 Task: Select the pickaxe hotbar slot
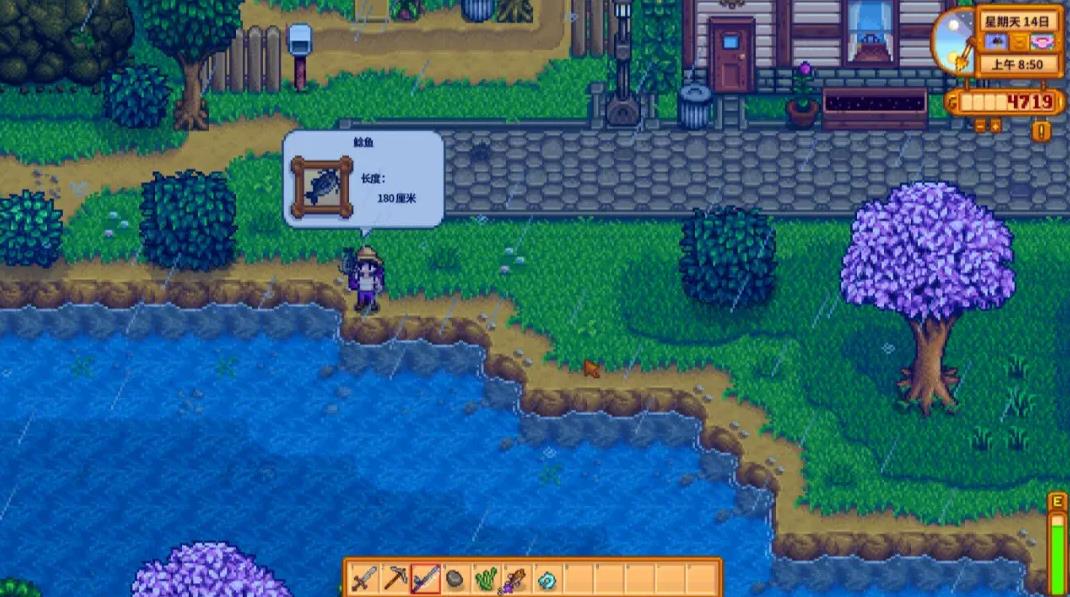tap(395, 578)
